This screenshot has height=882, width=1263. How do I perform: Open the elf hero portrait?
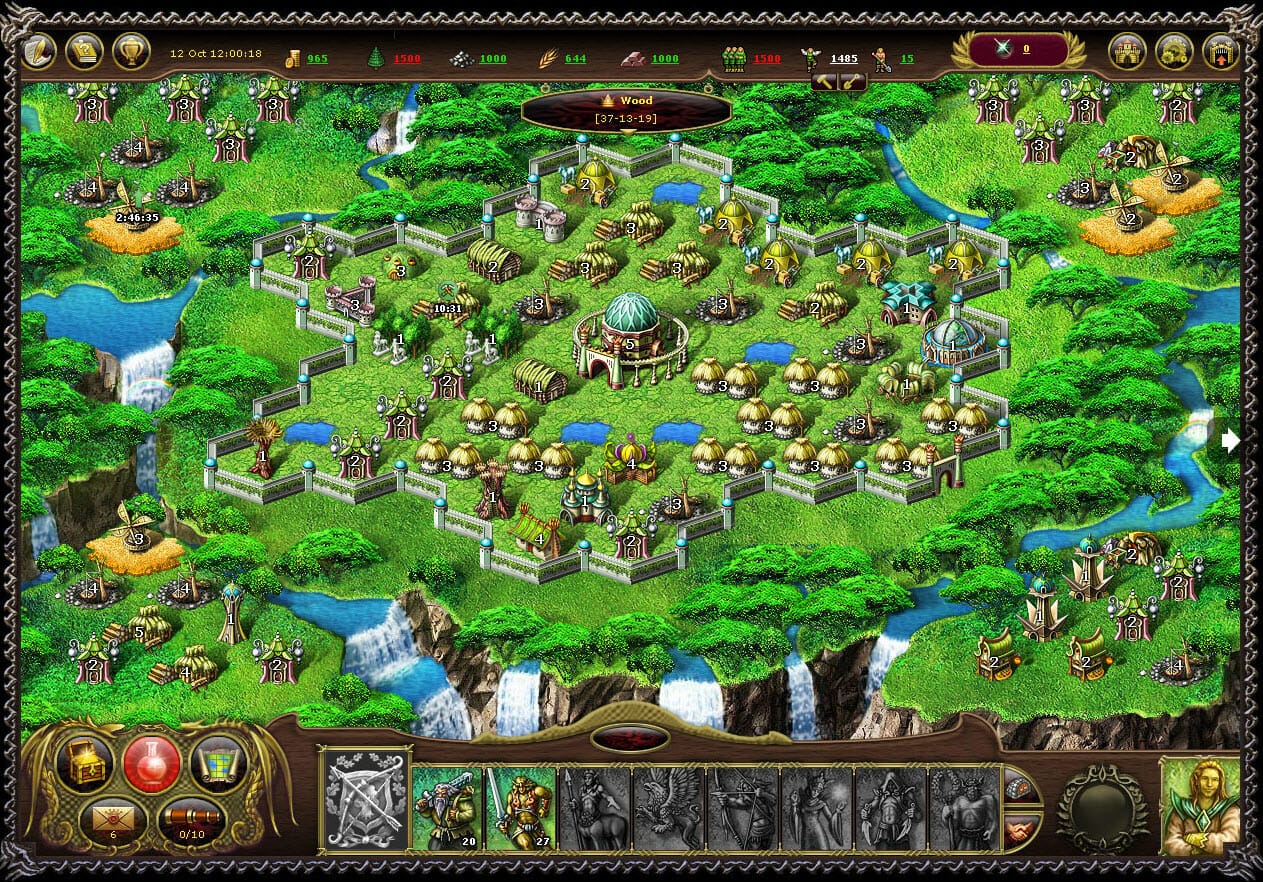[1200, 805]
